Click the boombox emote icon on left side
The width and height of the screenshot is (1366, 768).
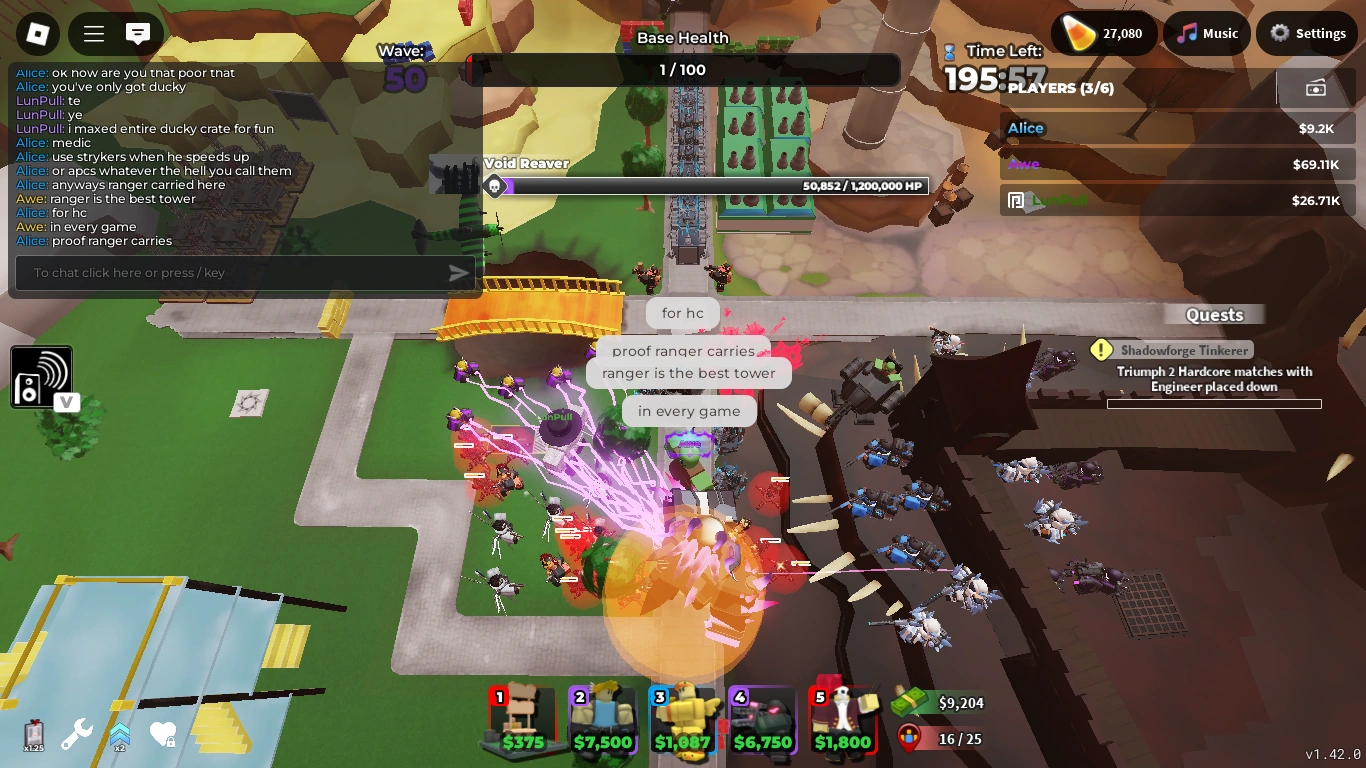point(42,376)
